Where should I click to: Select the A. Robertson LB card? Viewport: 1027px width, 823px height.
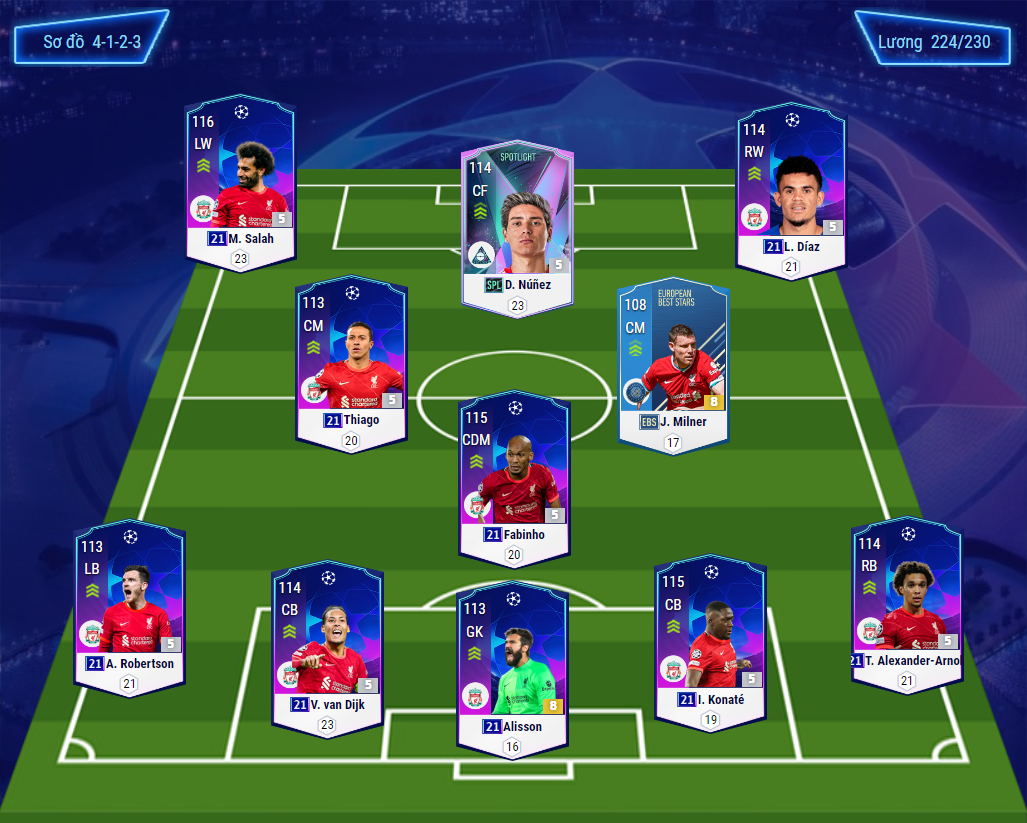click(x=129, y=606)
